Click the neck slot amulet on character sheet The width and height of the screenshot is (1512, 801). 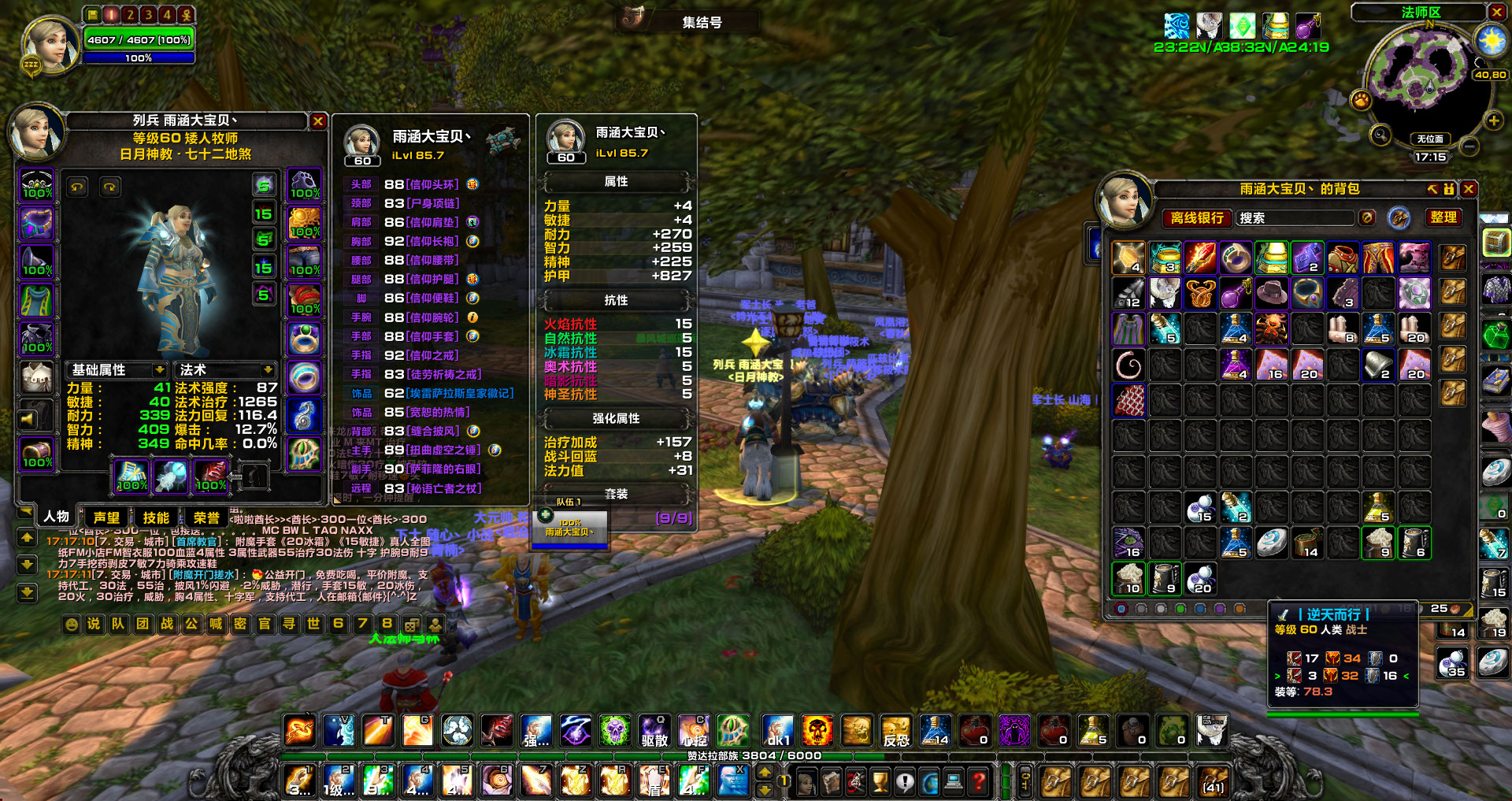(37, 223)
